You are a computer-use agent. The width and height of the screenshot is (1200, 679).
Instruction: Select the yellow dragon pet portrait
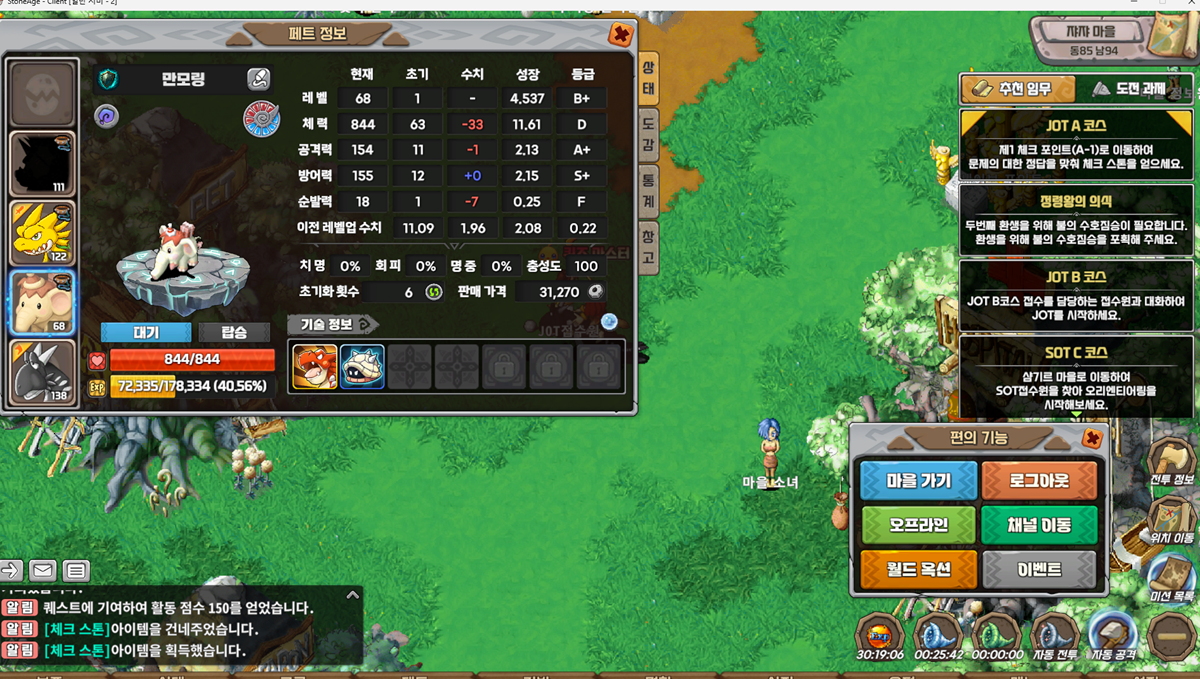[43, 233]
